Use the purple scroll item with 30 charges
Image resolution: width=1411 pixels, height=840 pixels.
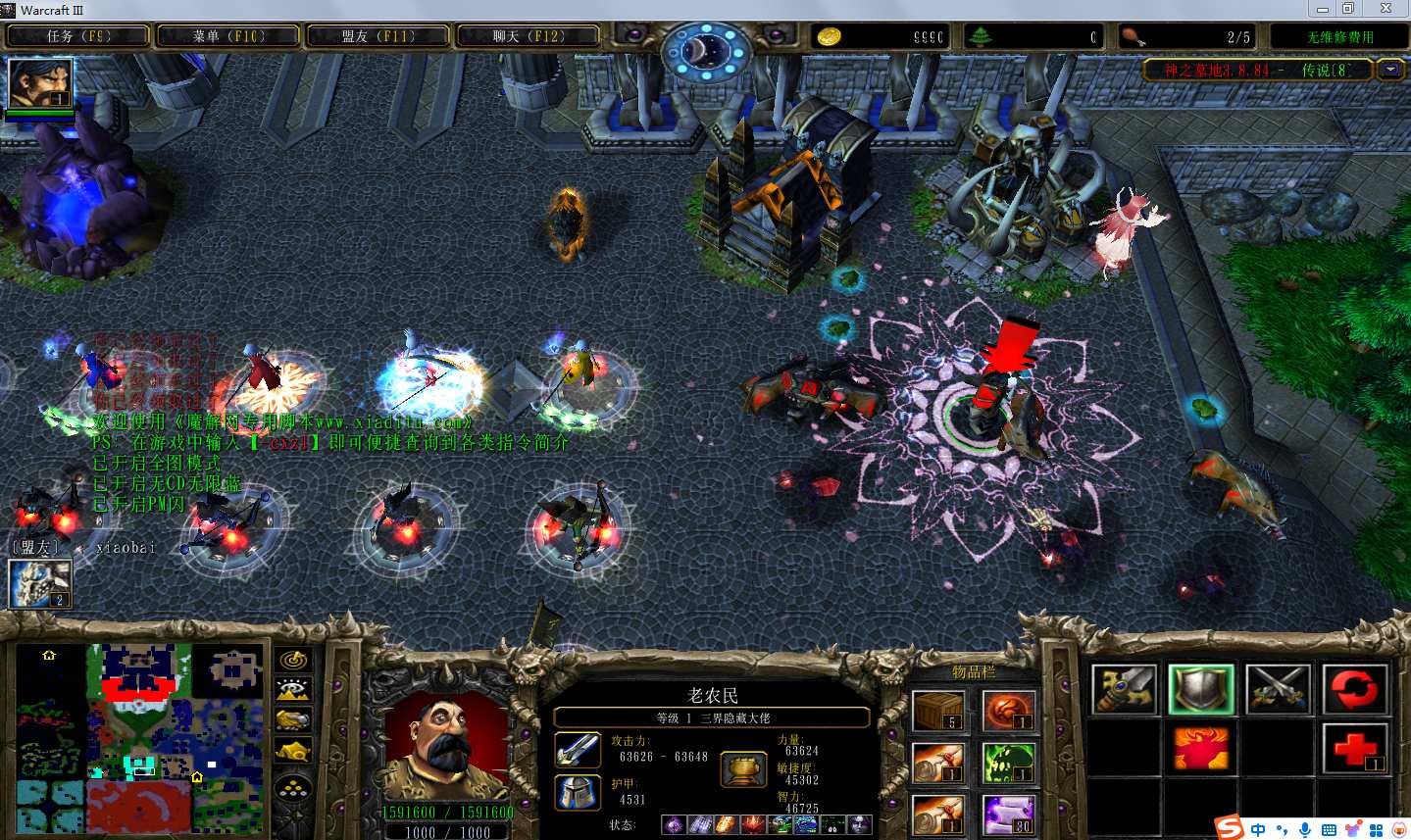1008,815
